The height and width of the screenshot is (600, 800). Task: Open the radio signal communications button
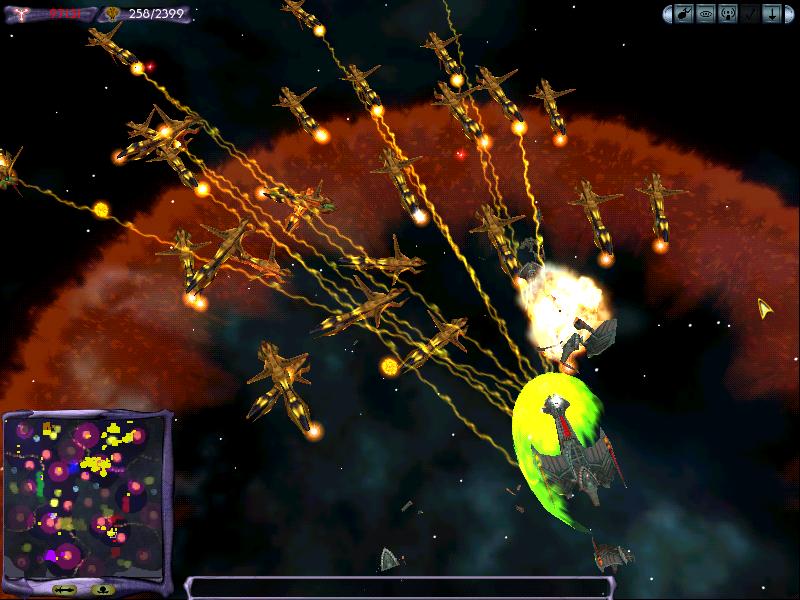(728, 15)
